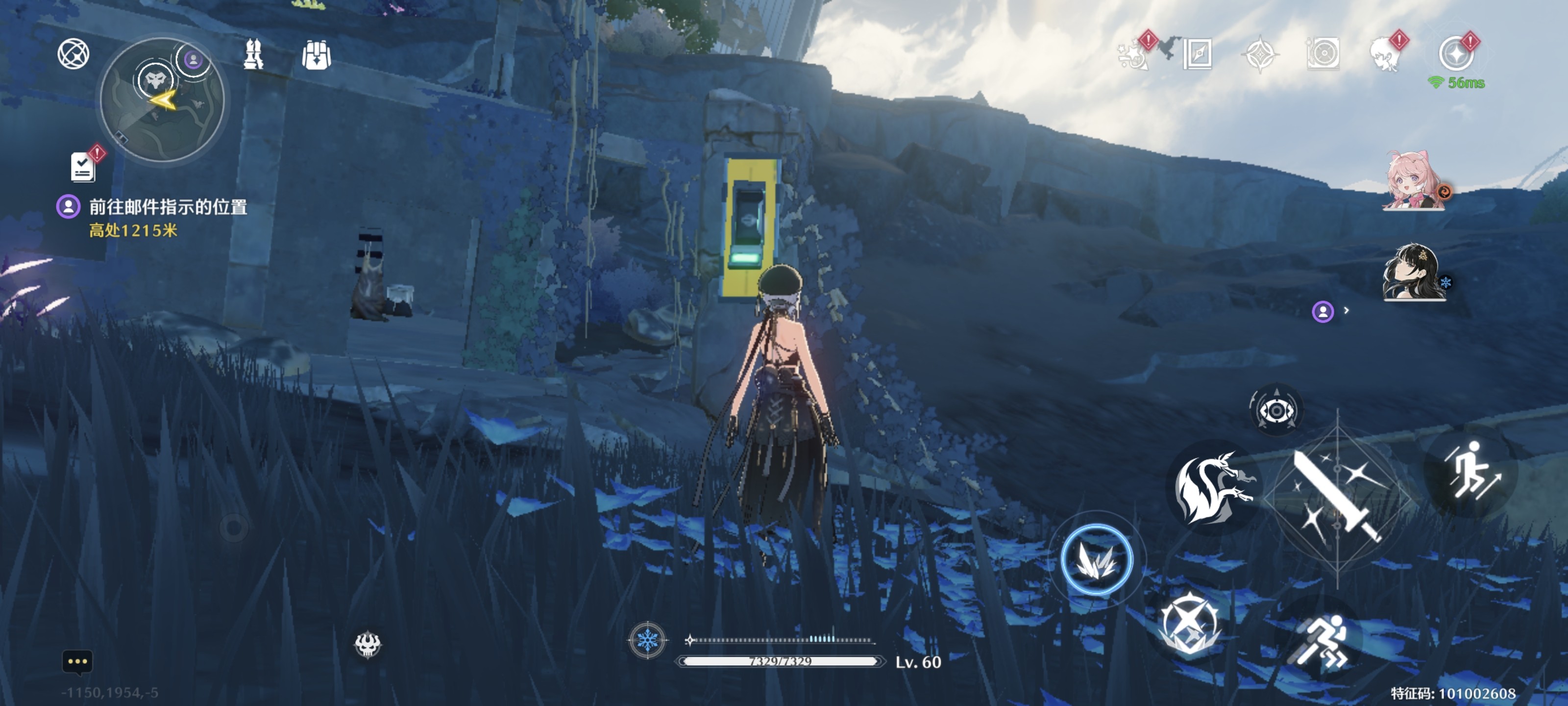The image size is (1568, 706).
Task: Open the quest checklist icon
Action: click(x=83, y=166)
